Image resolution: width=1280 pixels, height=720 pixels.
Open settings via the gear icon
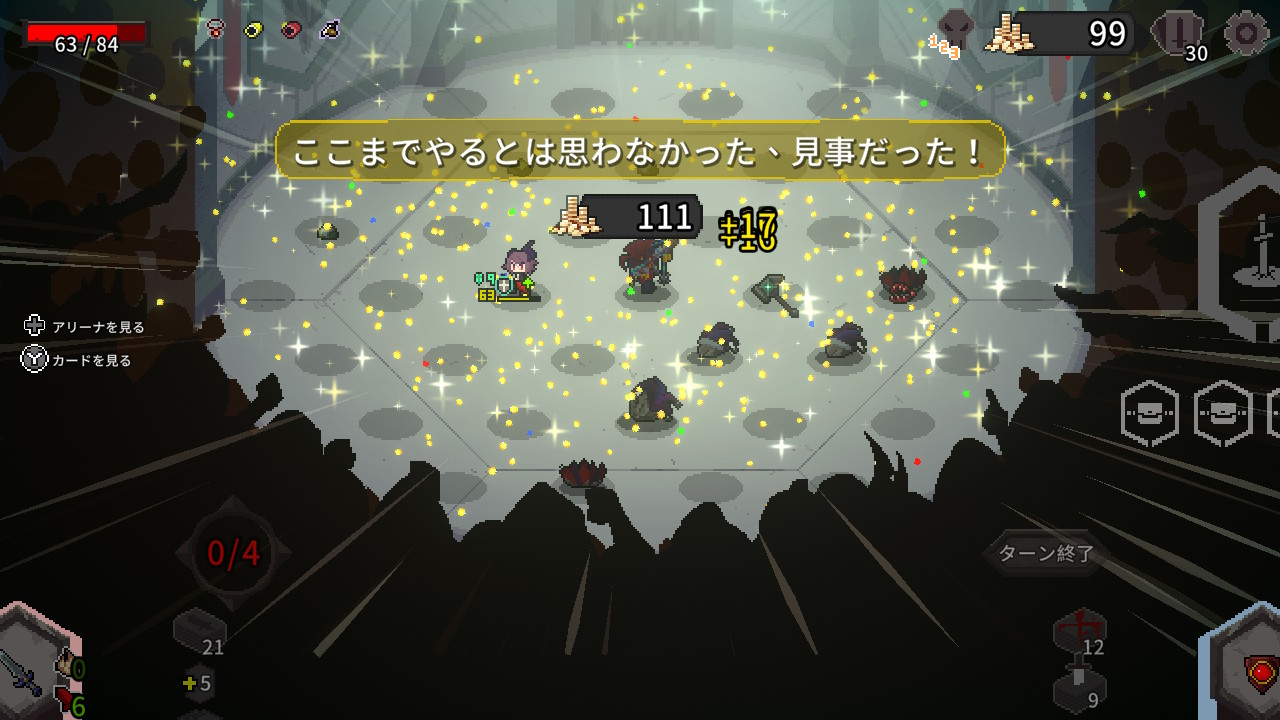coord(1246,33)
